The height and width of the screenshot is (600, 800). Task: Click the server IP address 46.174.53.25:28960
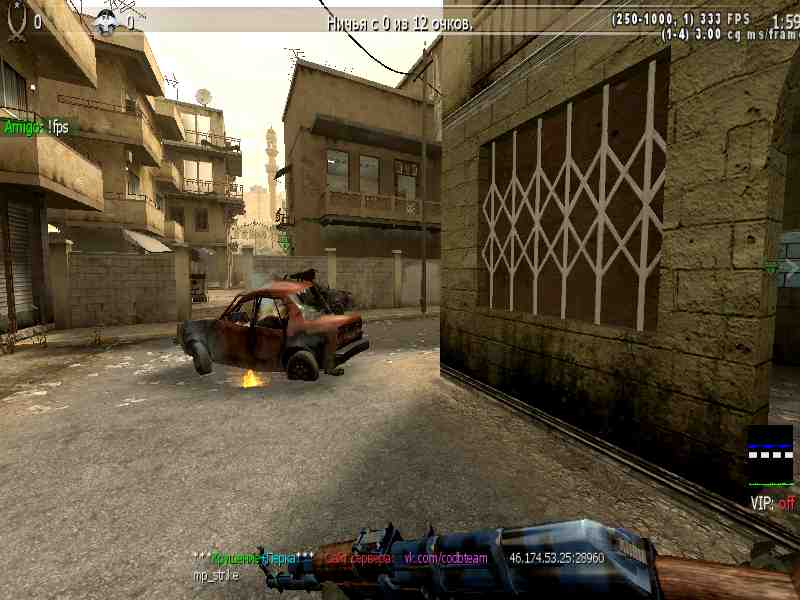pos(556,558)
